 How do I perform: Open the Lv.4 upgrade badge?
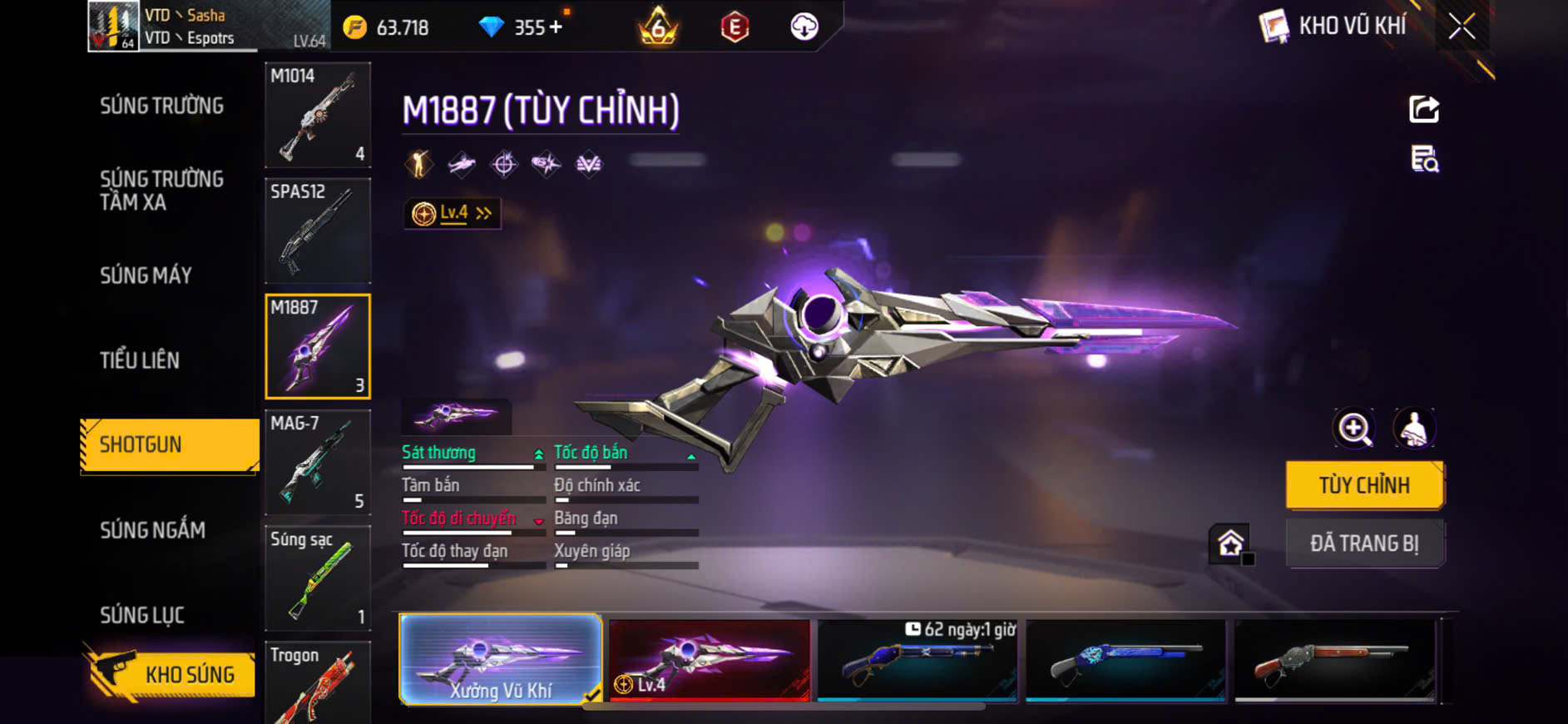[453, 214]
